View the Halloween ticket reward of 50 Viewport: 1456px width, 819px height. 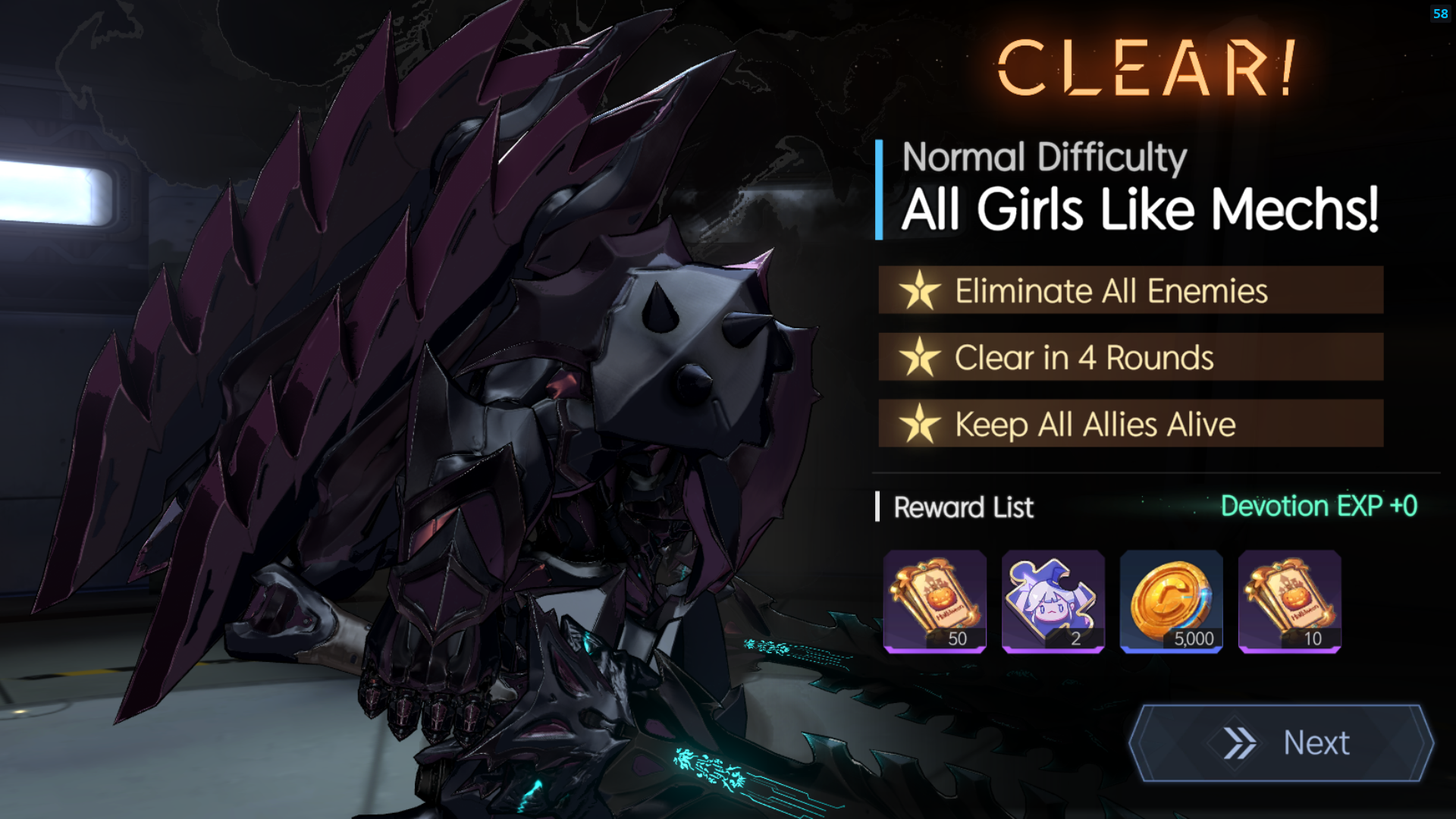coord(934,601)
